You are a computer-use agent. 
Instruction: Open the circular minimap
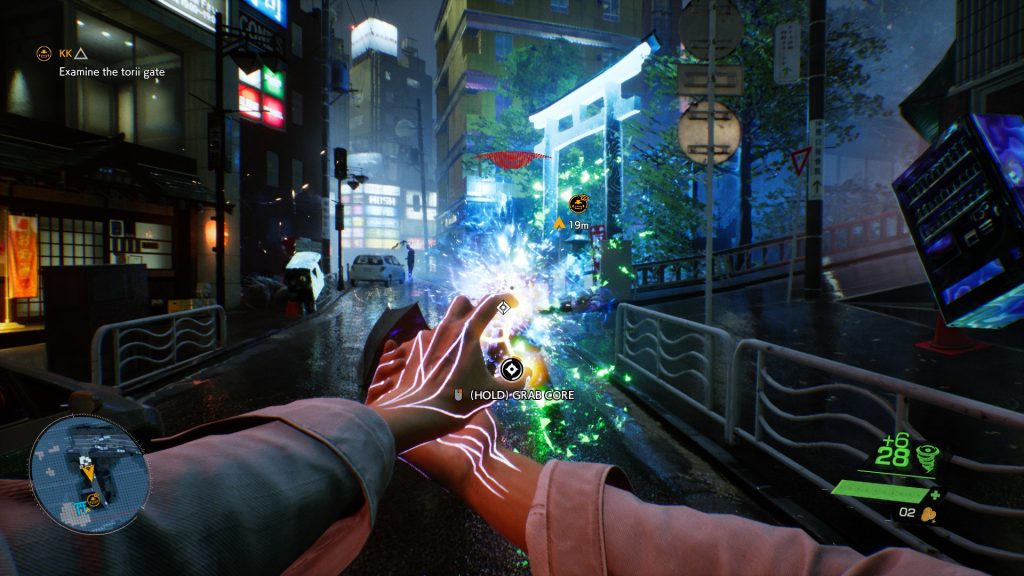89,476
